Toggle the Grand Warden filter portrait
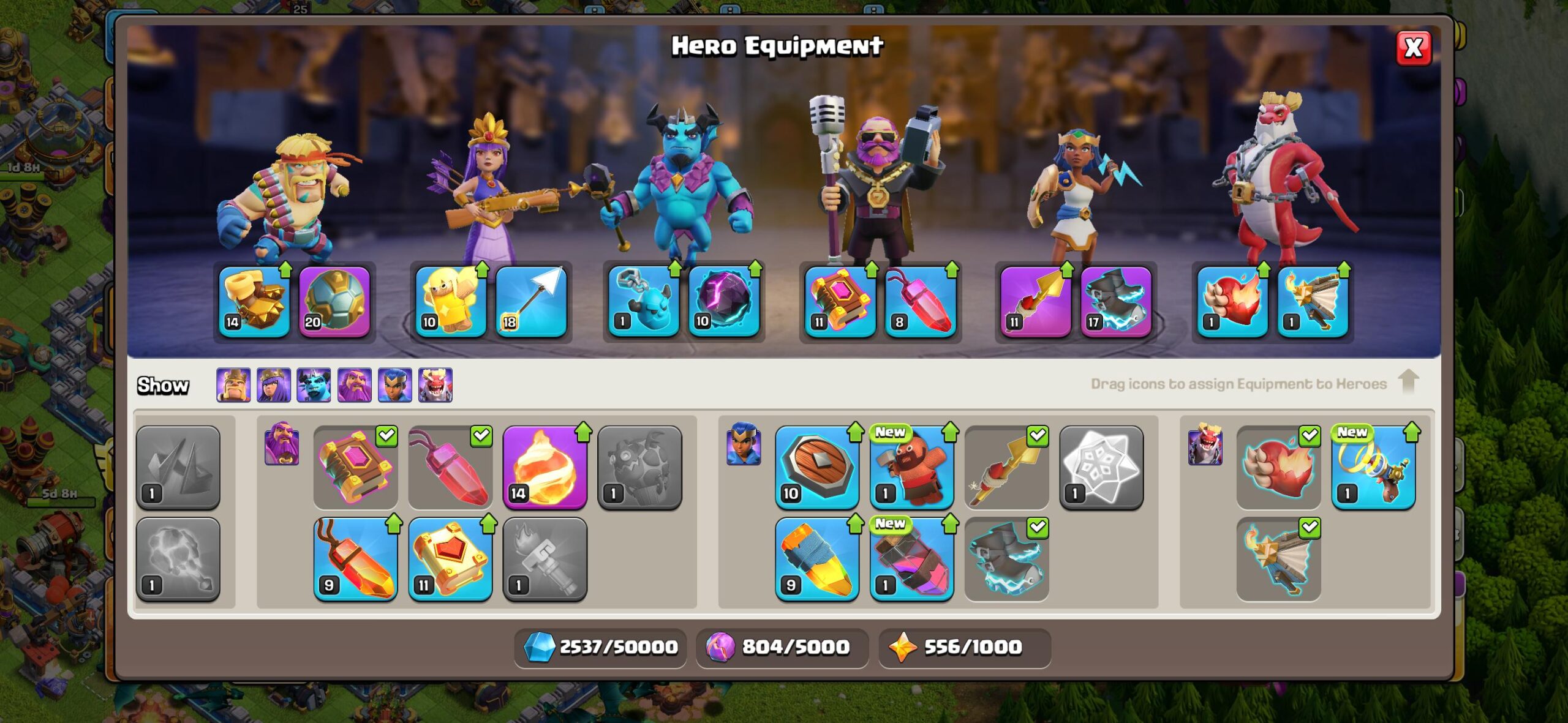This screenshot has width=1568, height=723. tap(355, 385)
